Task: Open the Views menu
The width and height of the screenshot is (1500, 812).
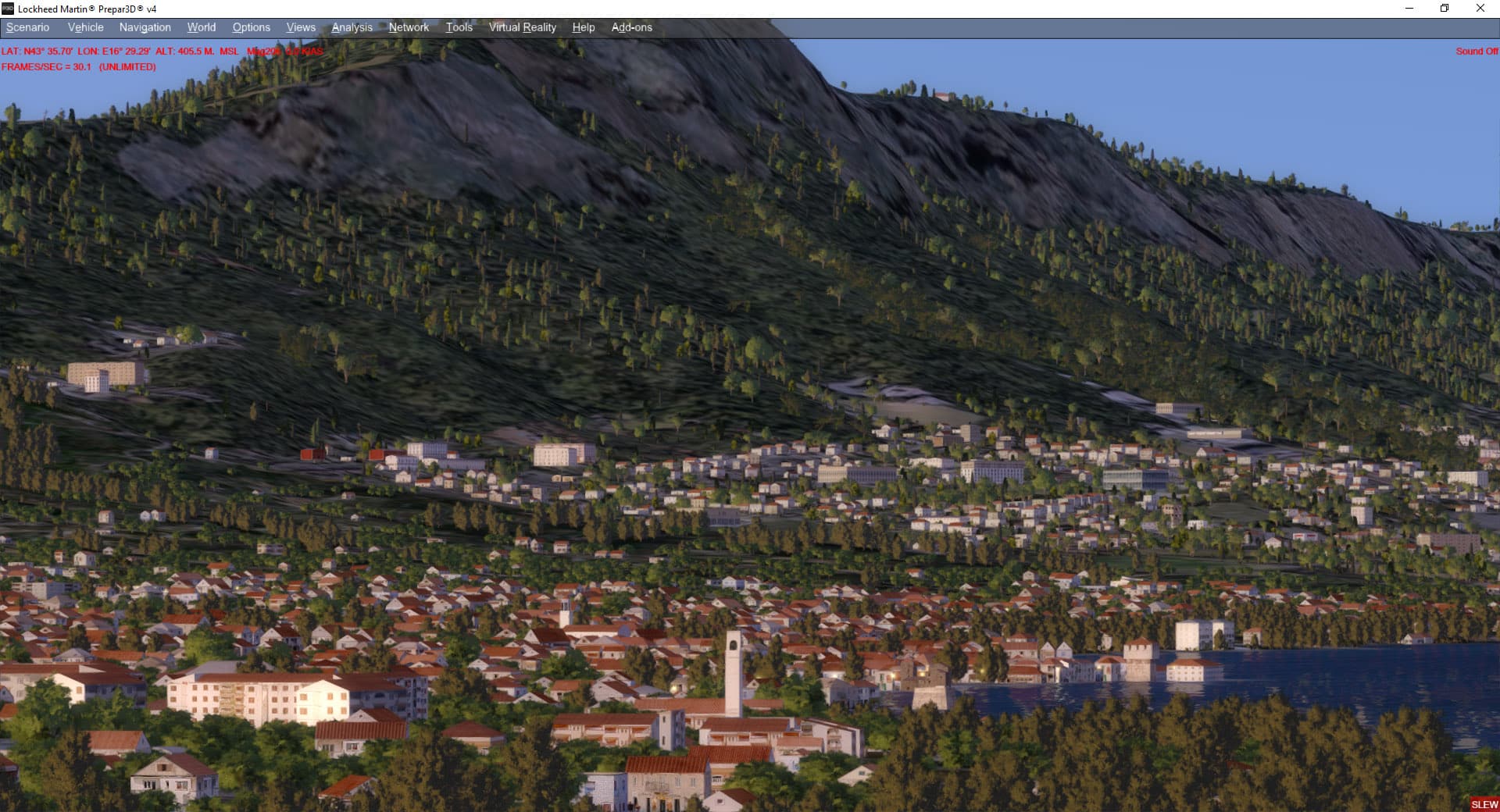Action: tap(301, 27)
